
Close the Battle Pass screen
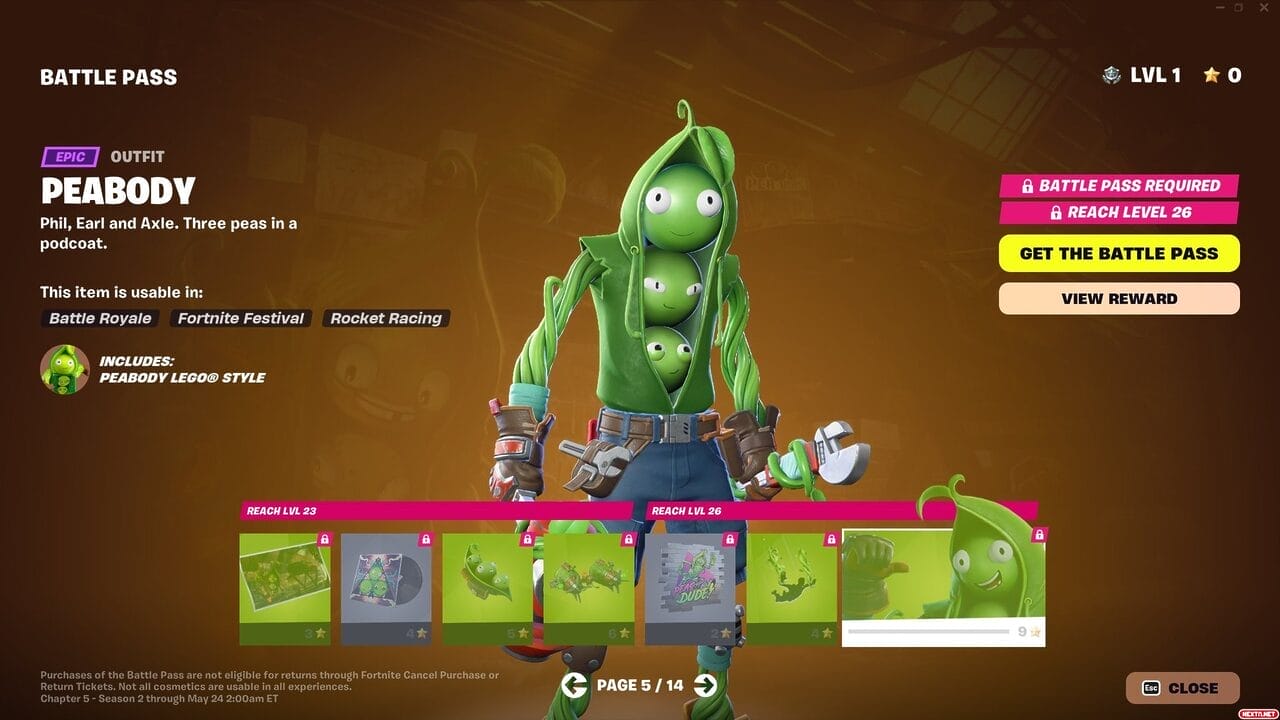[x=1182, y=688]
